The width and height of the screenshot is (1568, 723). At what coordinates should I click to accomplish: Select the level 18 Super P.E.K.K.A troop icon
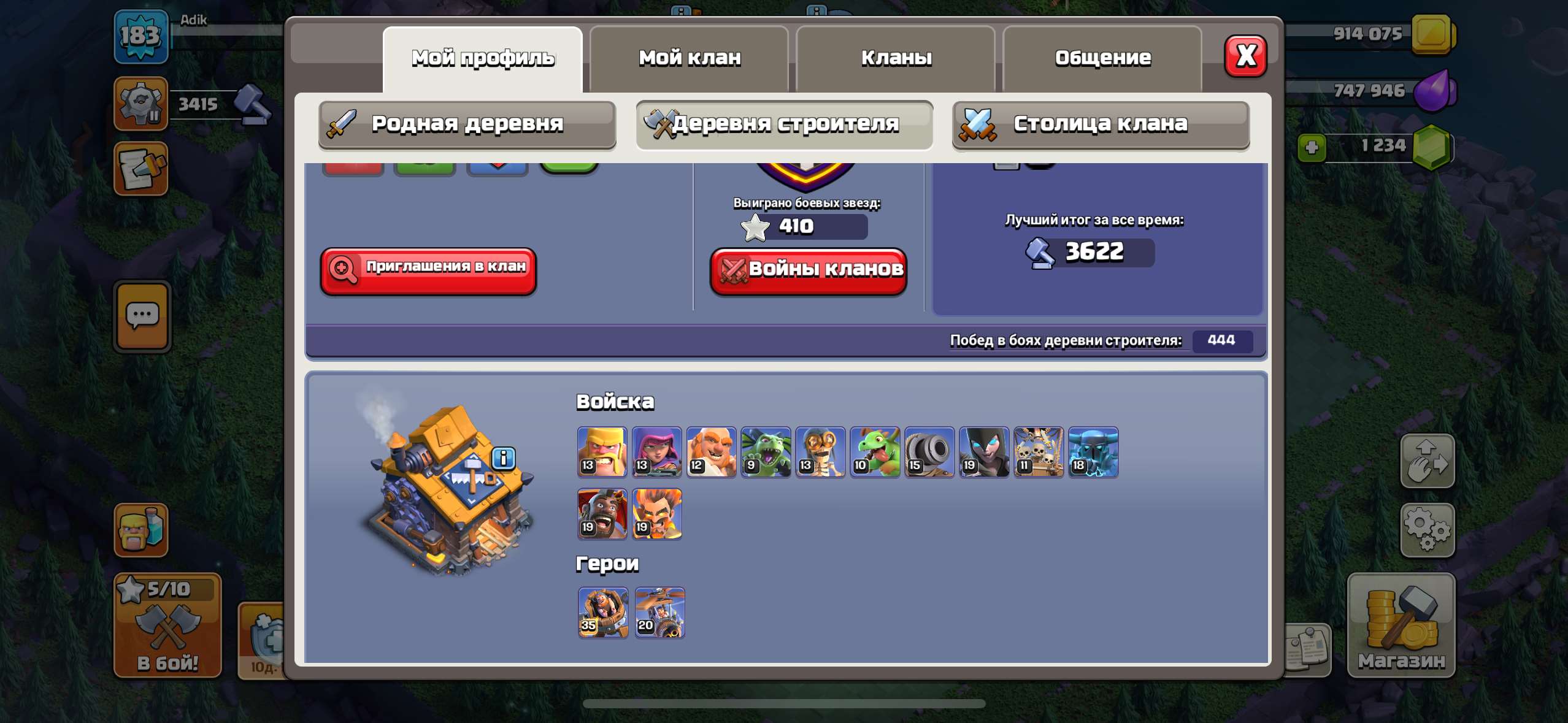(x=1093, y=453)
